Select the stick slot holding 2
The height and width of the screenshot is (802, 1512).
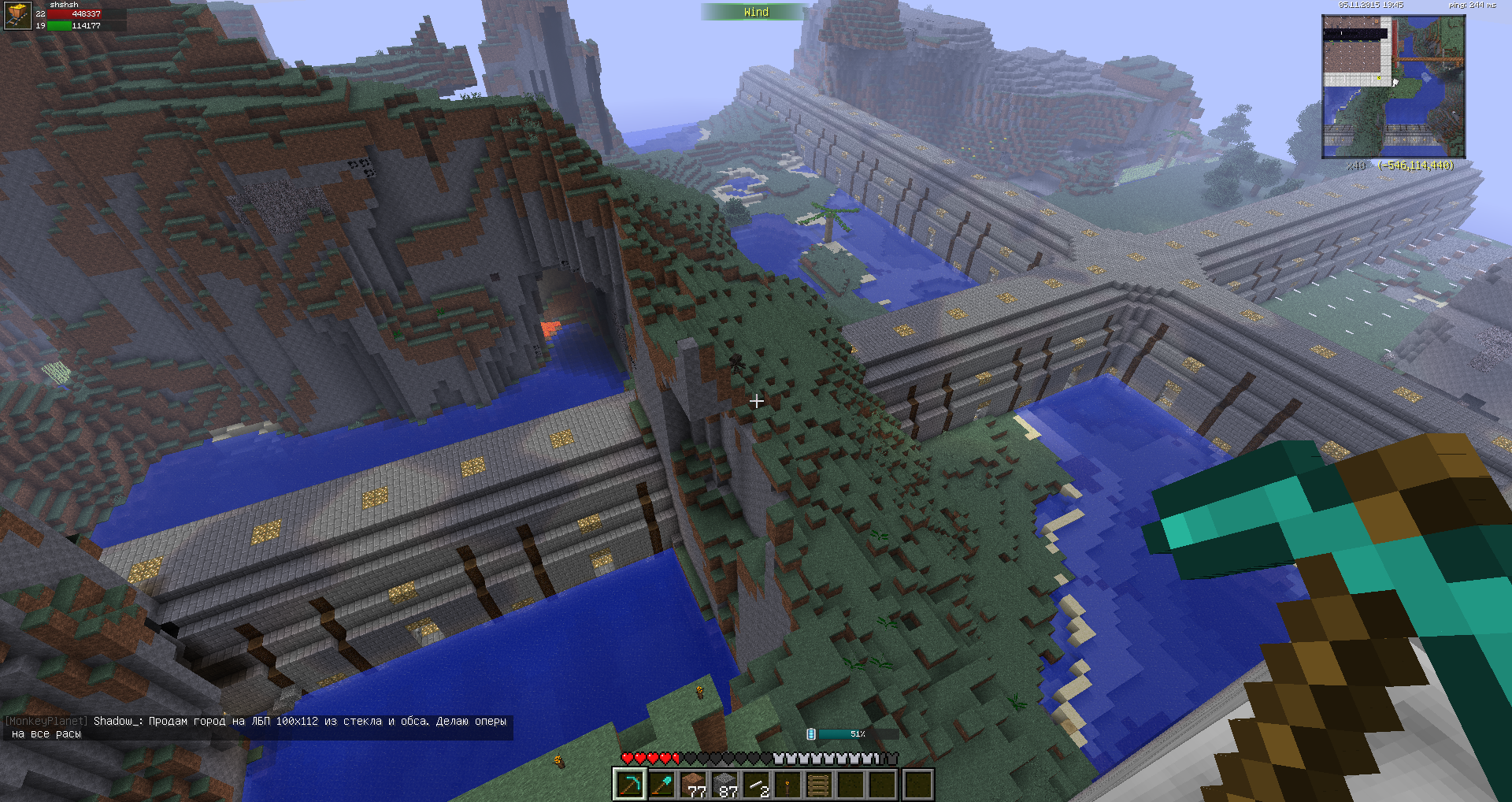(x=757, y=785)
